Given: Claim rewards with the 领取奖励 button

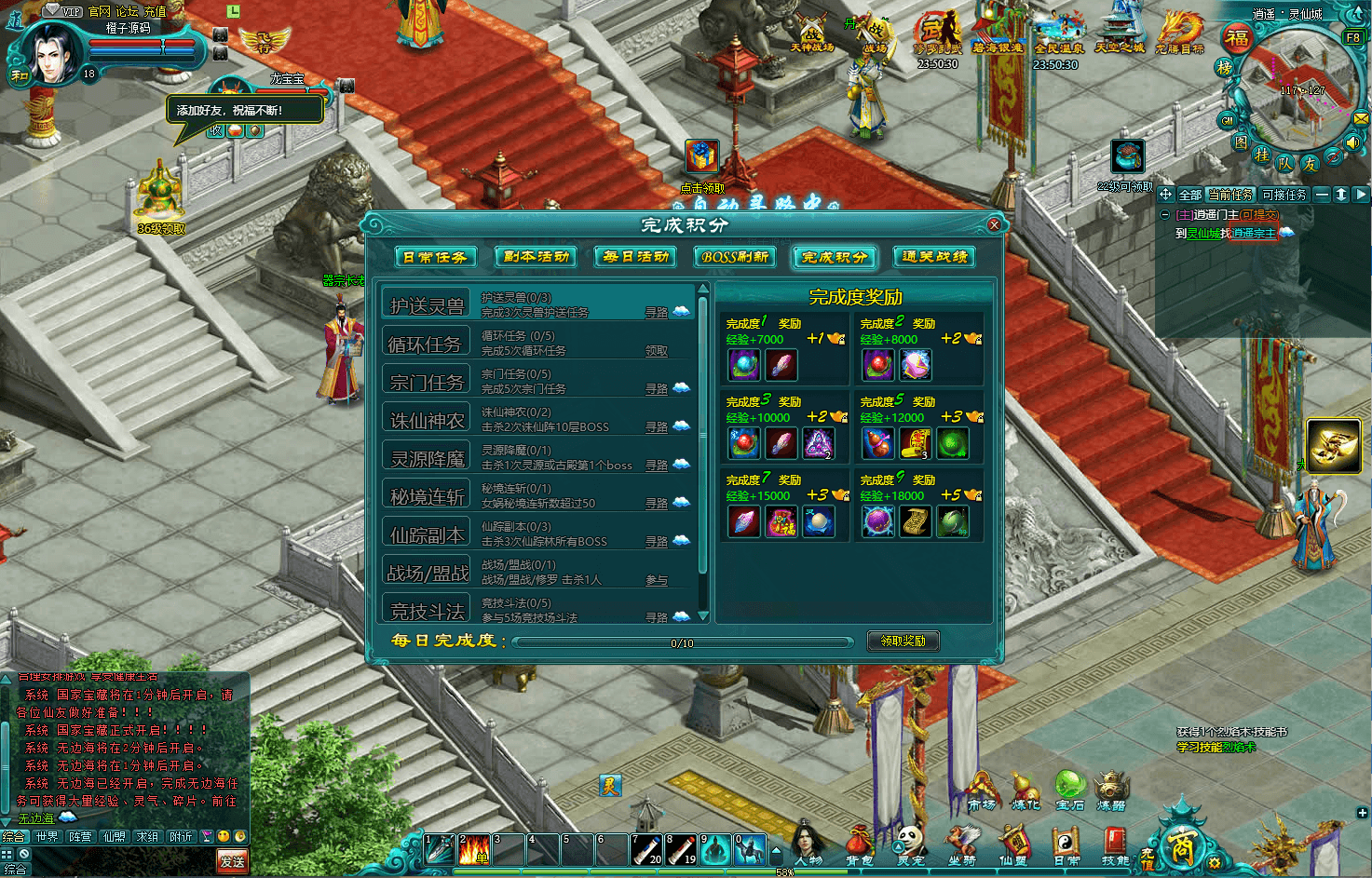Looking at the screenshot, I should point(903,641).
